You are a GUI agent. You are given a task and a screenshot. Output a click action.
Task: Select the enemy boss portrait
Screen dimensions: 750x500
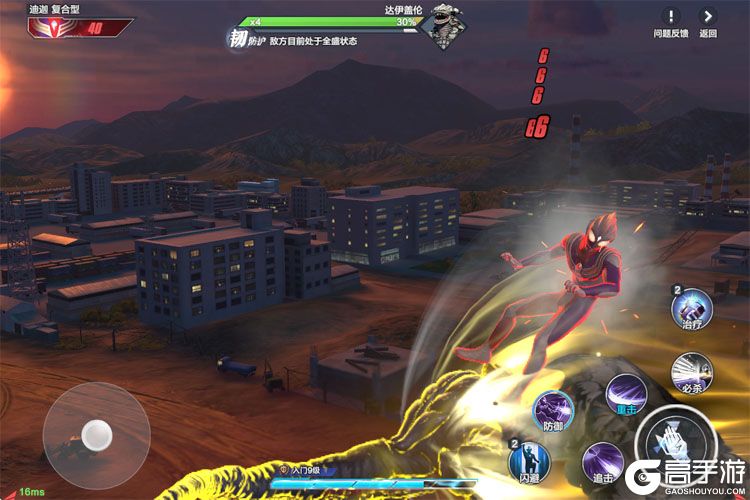click(x=441, y=27)
